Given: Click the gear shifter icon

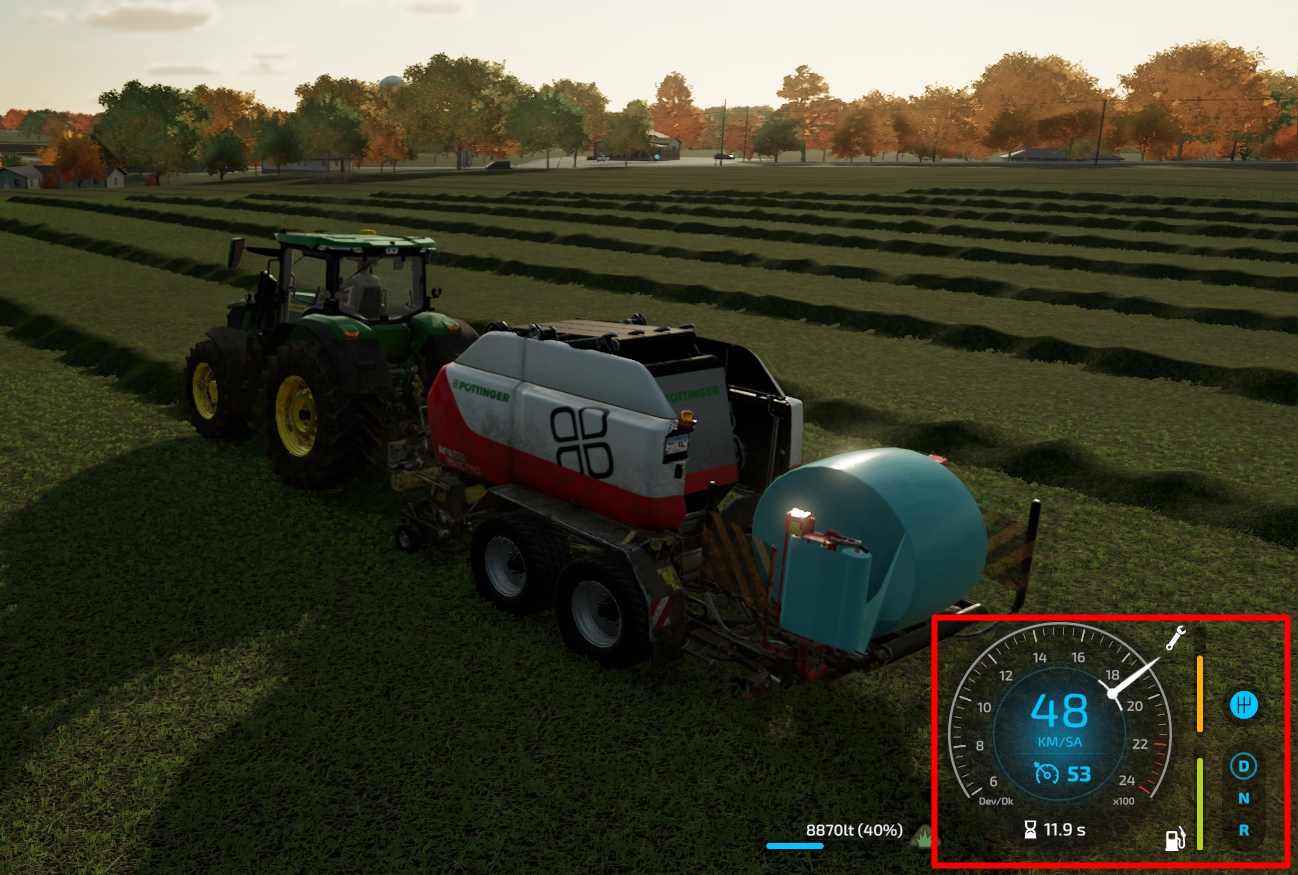Looking at the screenshot, I should pyautogui.click(x=1244, y=706).
